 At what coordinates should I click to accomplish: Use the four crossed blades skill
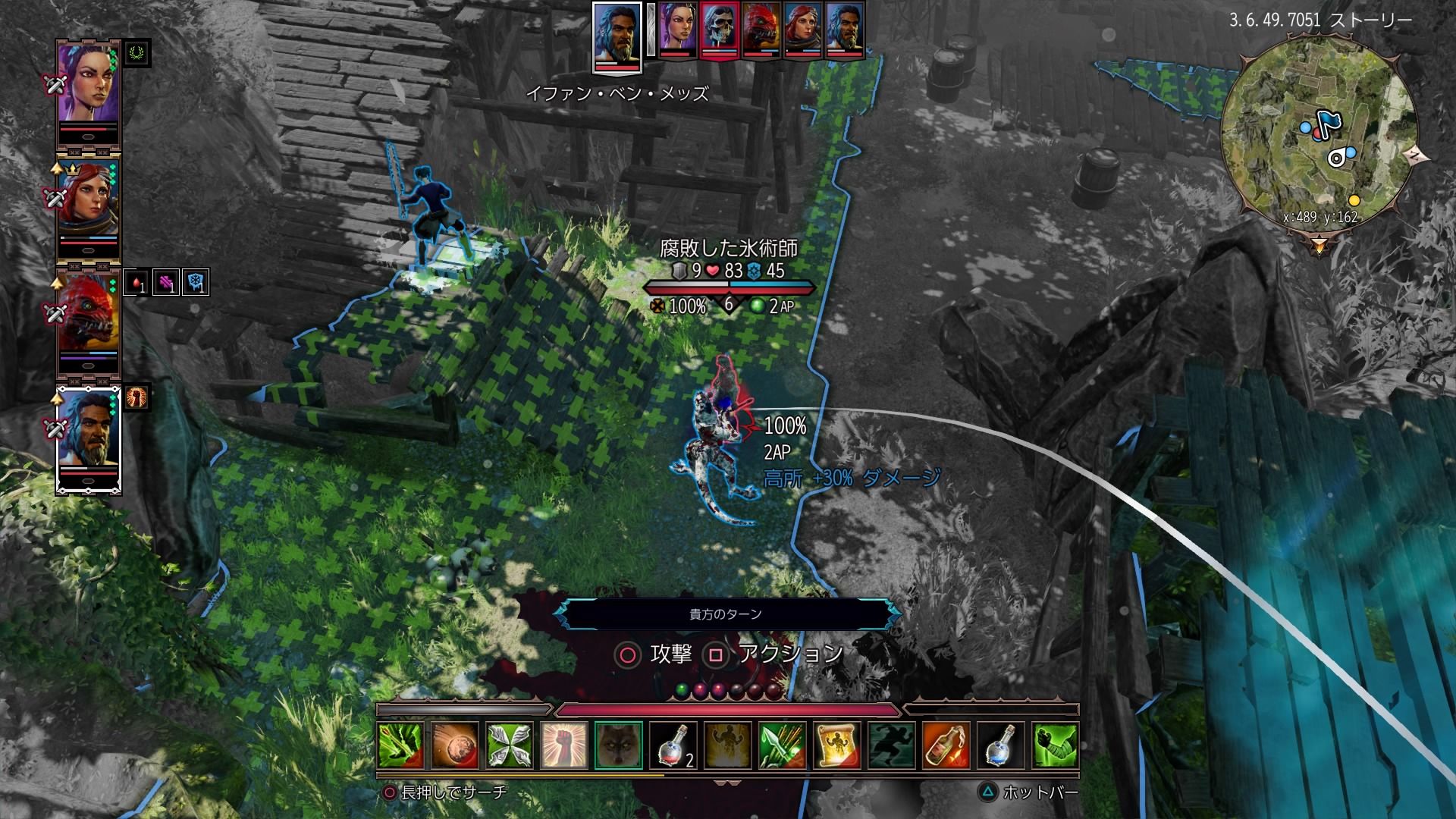coord(510,746)
